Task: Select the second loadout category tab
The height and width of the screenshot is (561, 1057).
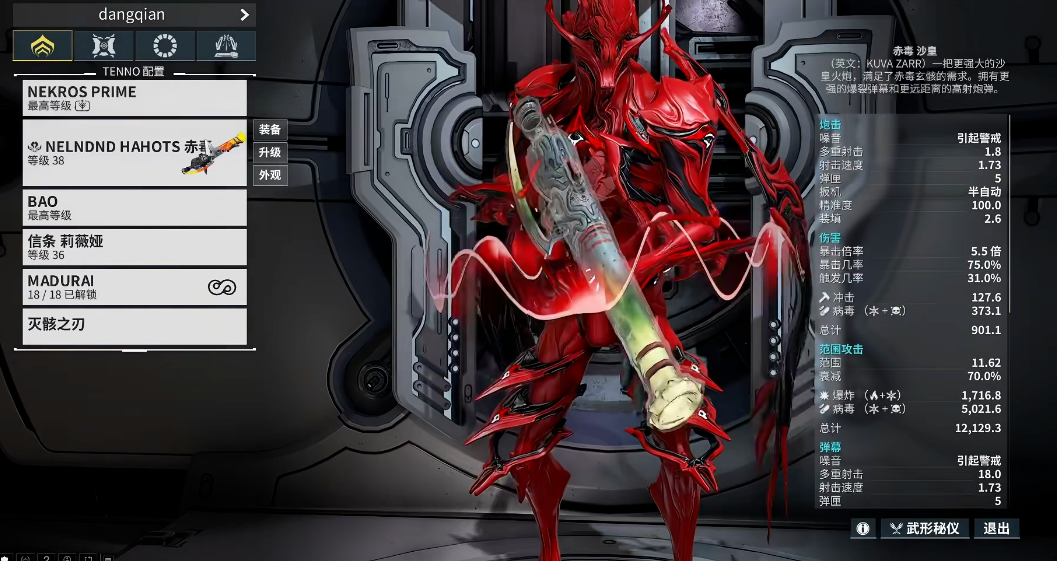Action: (x=104, y=45)
